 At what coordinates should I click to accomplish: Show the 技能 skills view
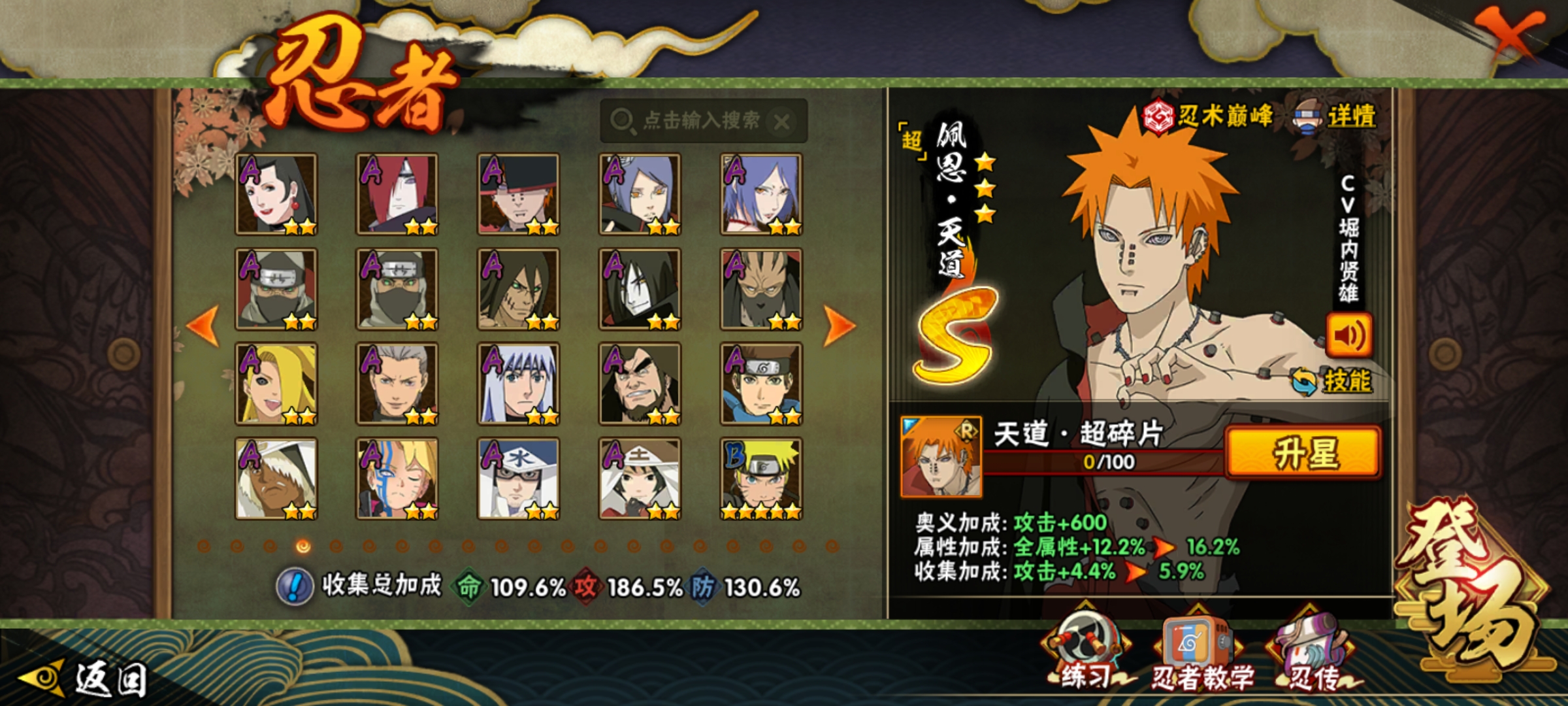tap(1333, 380)
